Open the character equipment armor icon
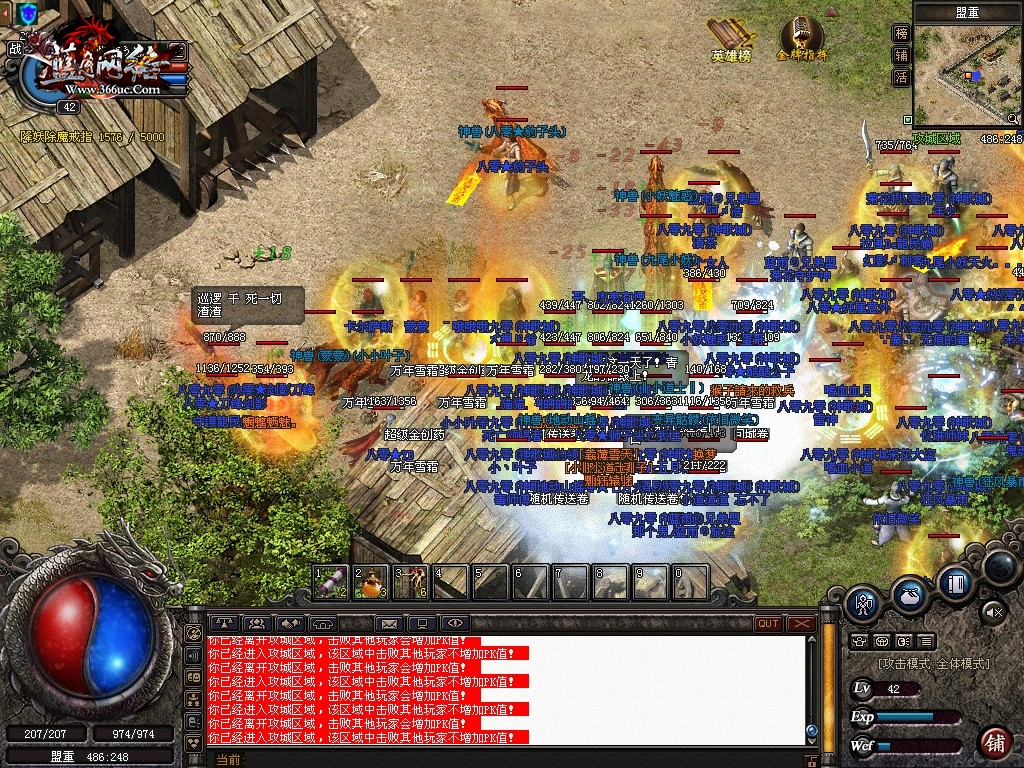This screenshot has width=1024, height=768. point(863,602)
